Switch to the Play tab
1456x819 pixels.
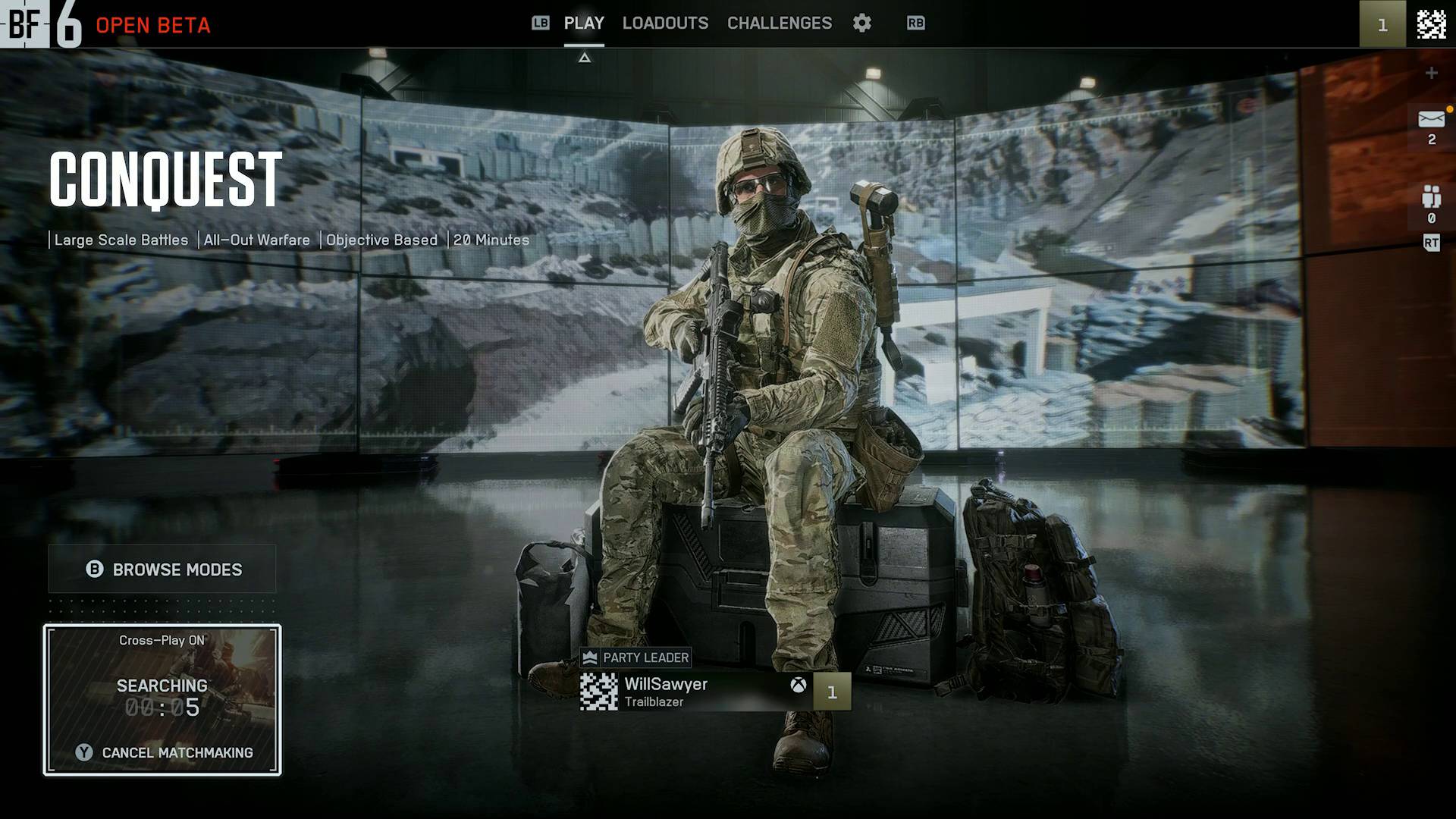pos(583,24)
